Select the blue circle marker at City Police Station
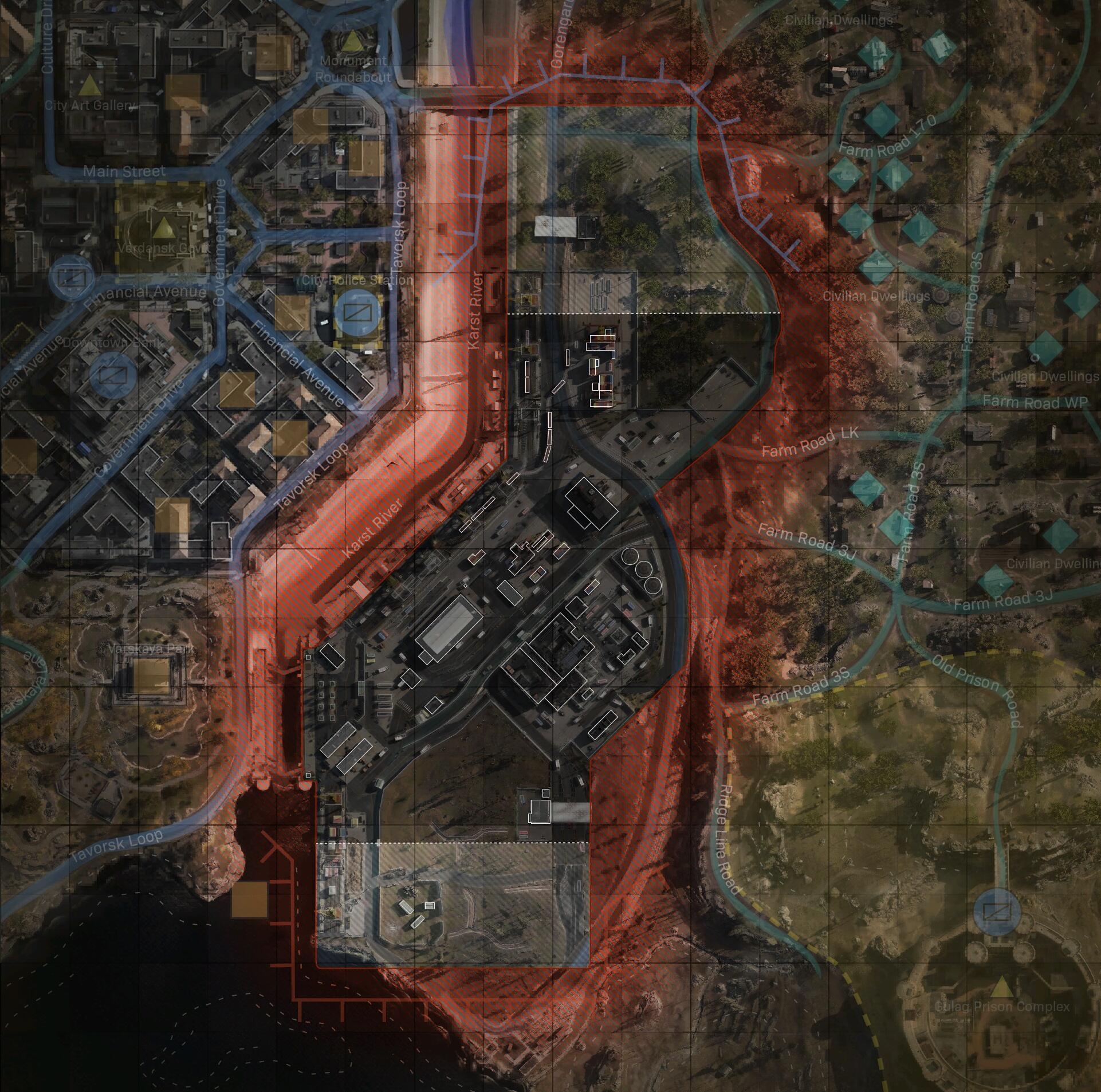This screenshot has height=1092, width=1101. pos(357,313)
